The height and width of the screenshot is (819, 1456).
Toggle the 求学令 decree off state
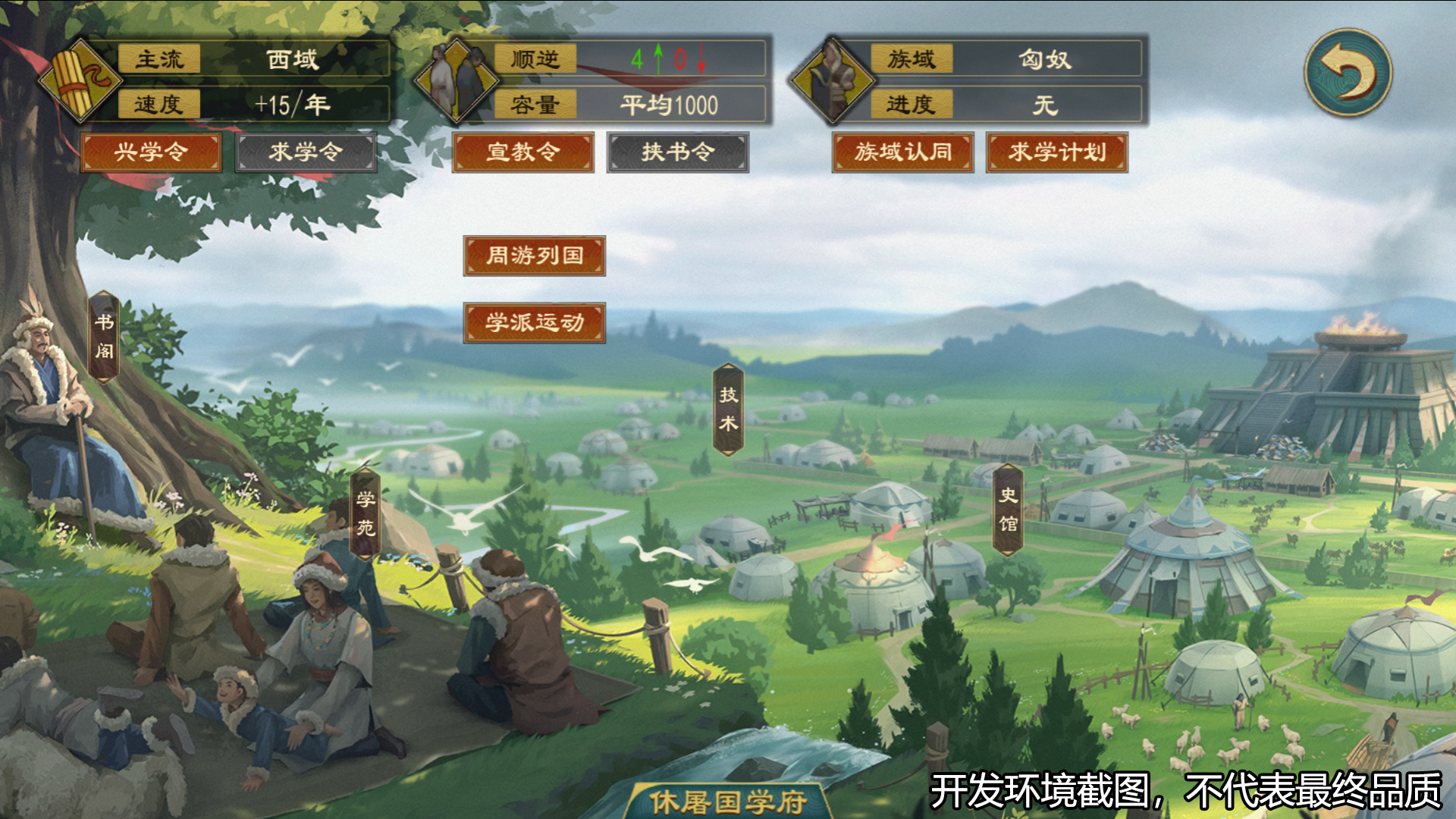(306, 152)
